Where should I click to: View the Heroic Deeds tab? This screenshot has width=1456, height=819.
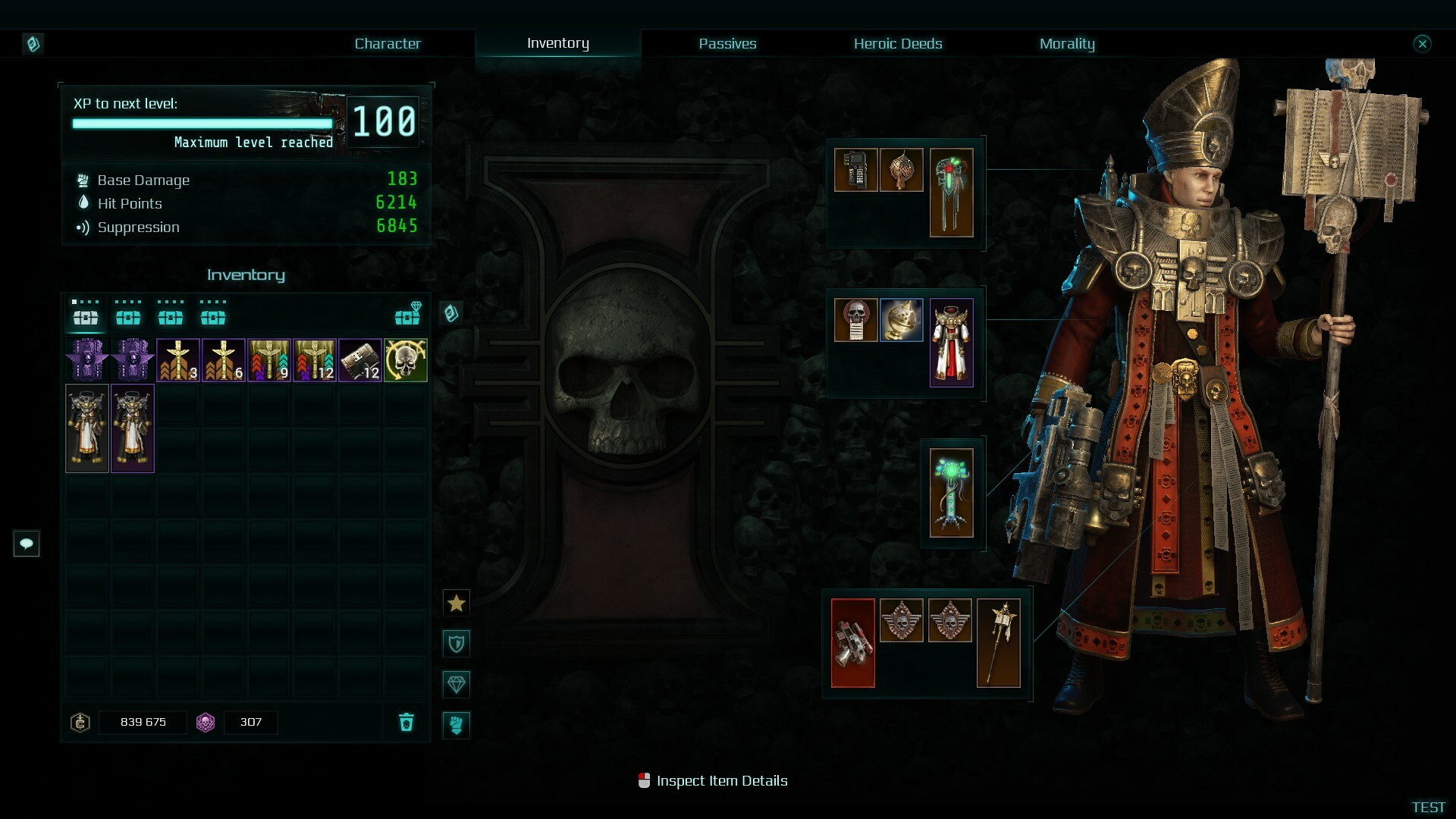[x=898, y=43]
